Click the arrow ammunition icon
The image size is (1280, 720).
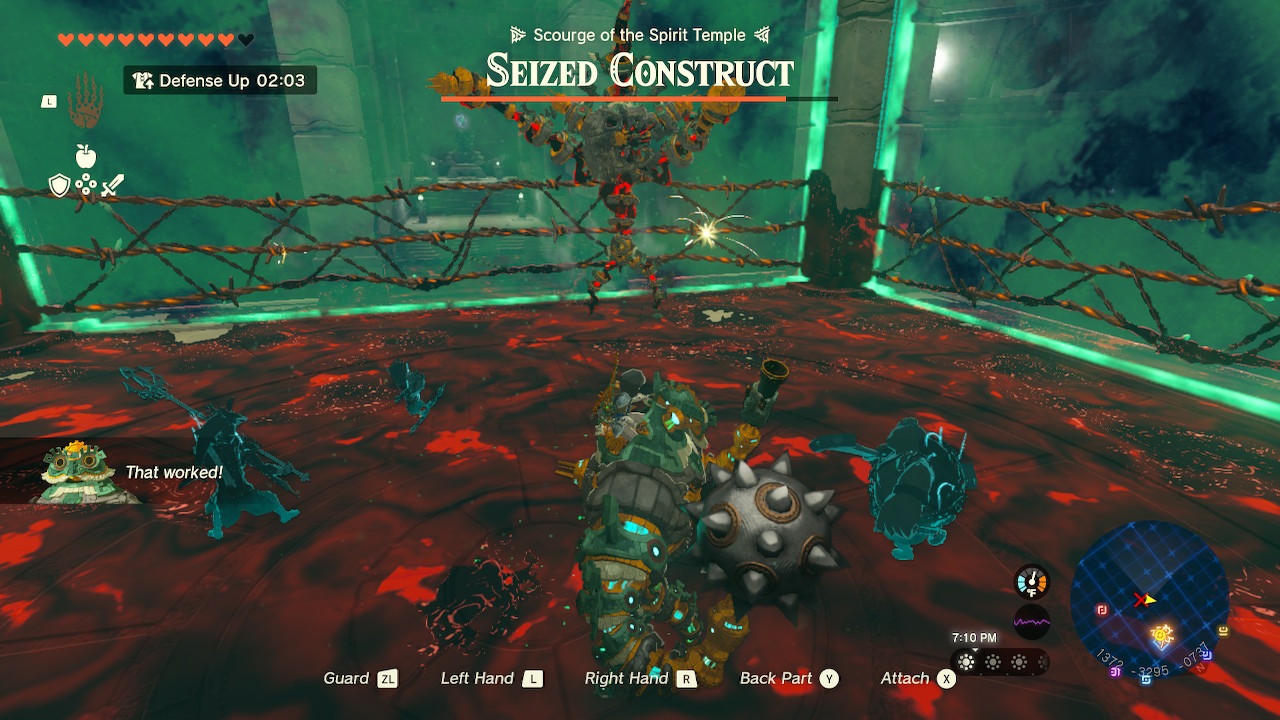pos(86,184)
